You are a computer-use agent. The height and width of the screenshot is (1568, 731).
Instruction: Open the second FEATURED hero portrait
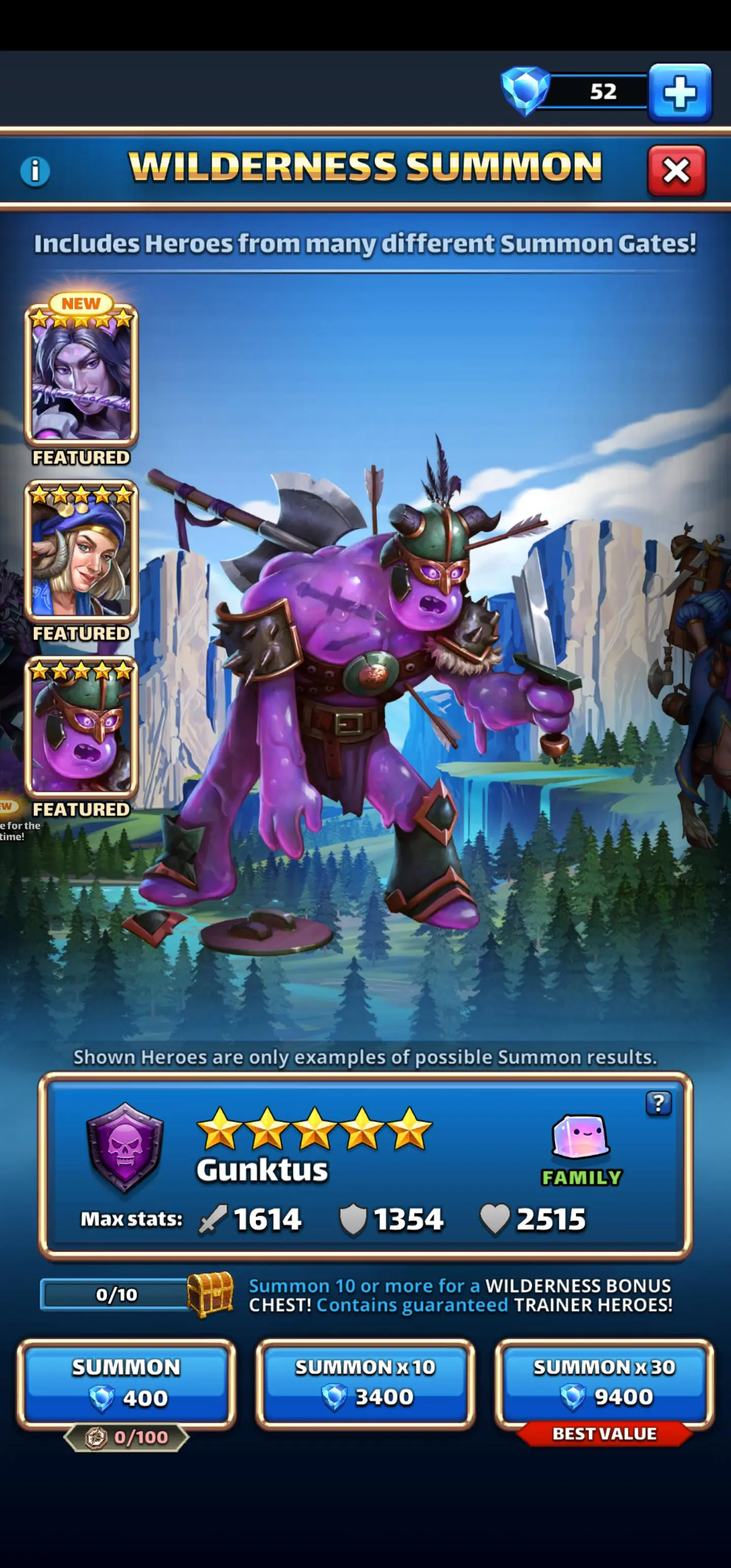coord(80,551)
